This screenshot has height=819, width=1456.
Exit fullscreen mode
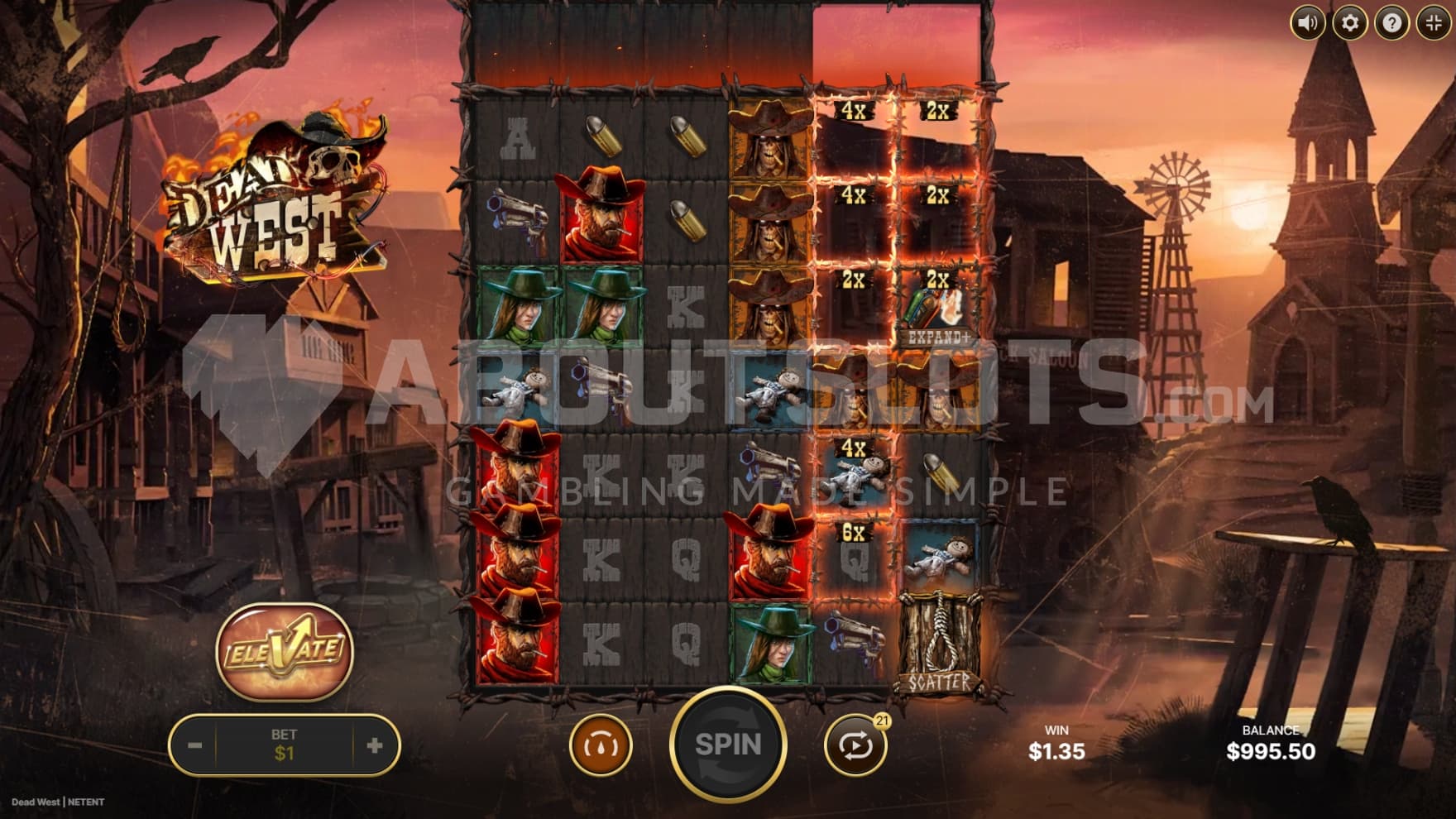point(1434,22)
